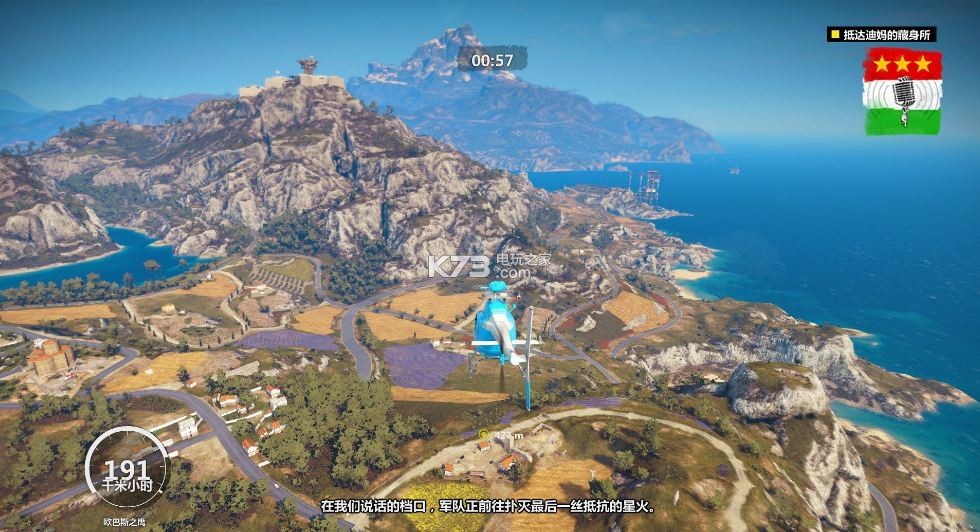Select the 抵达迪姆的藏身所 objective tracker
Image resolution: width=980 pixels, height=532 pixels.
[881, 34]
